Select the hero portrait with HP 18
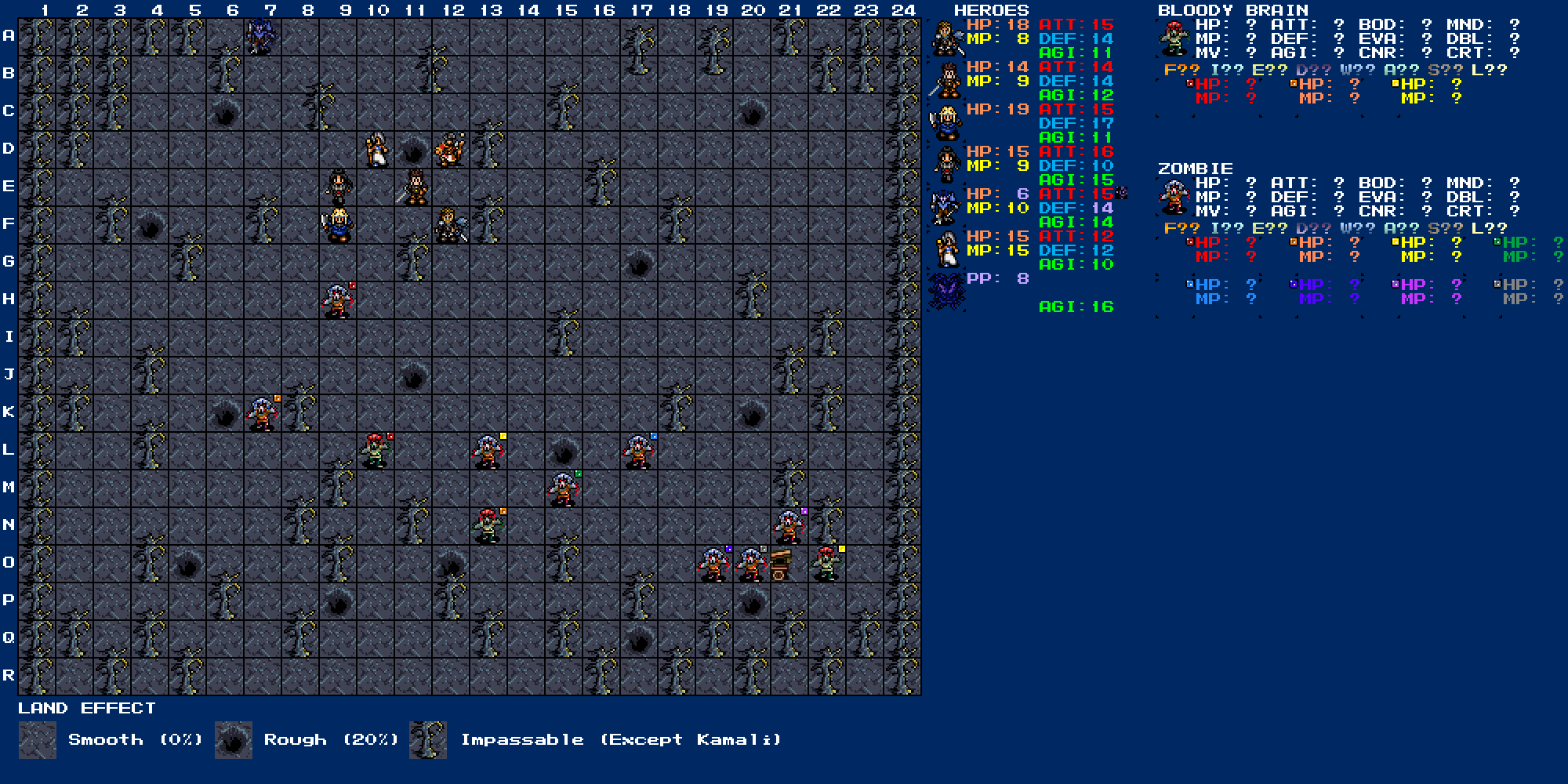Viewport: 1568px width, 784px height. (946, 38)
